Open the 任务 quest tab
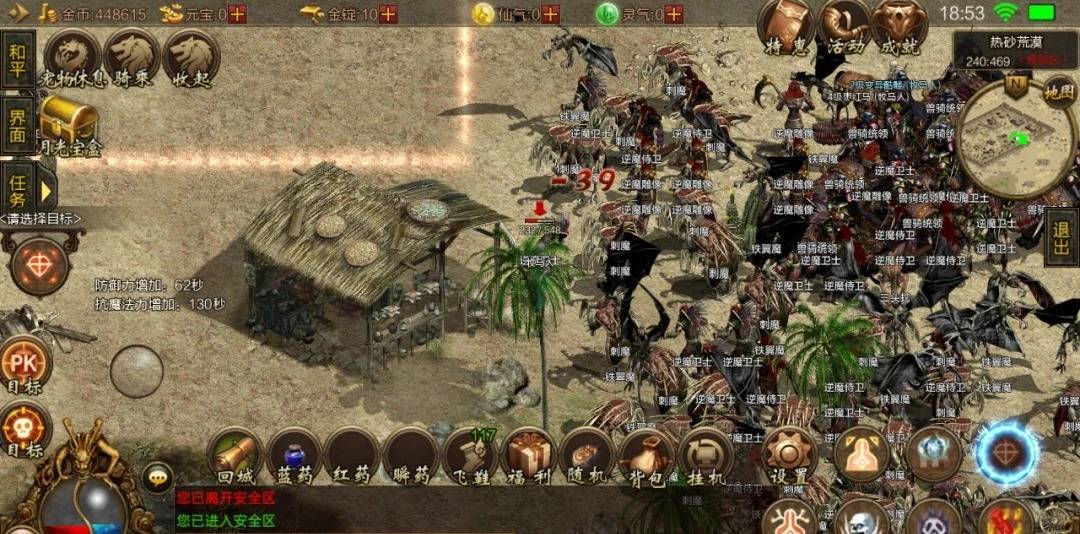The width and height of the screenshot is (1080, 534). point(18,186)
